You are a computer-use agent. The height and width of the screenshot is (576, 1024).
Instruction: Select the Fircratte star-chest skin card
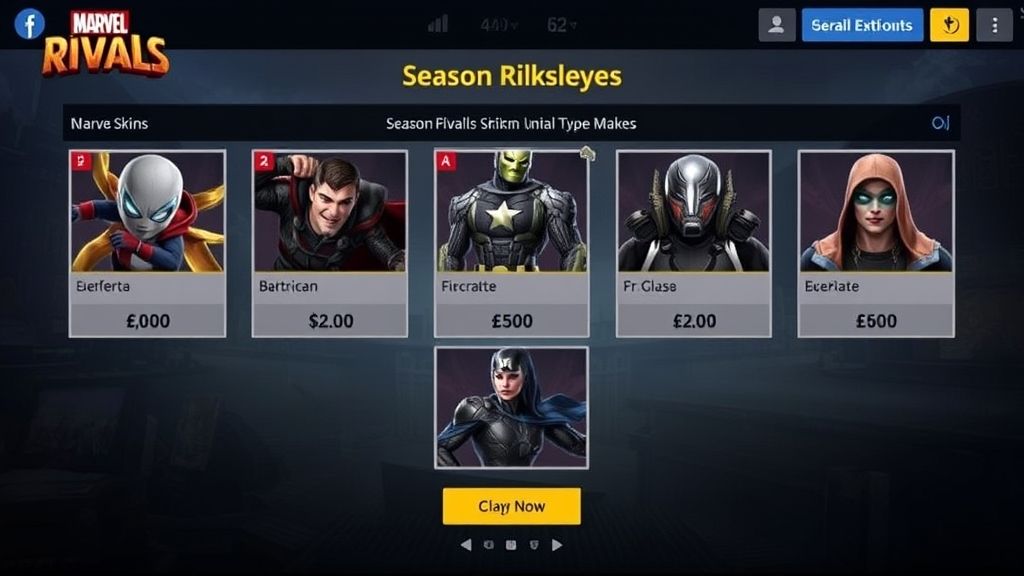511,243
